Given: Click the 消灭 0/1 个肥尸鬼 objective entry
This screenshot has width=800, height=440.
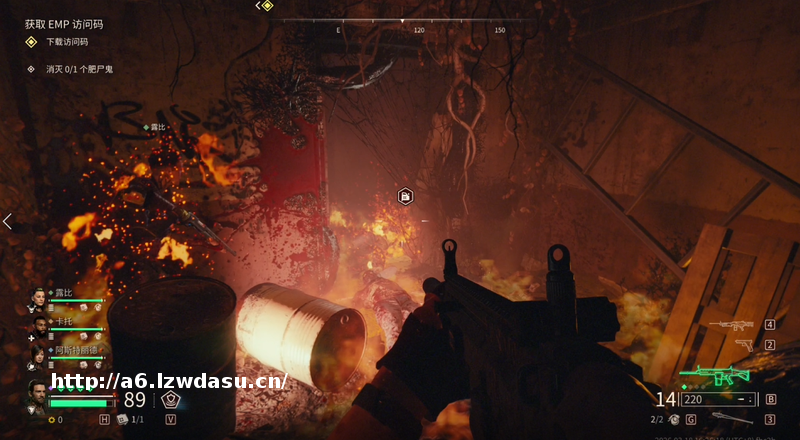Looking at the screenshot, I should coord(81,69).
